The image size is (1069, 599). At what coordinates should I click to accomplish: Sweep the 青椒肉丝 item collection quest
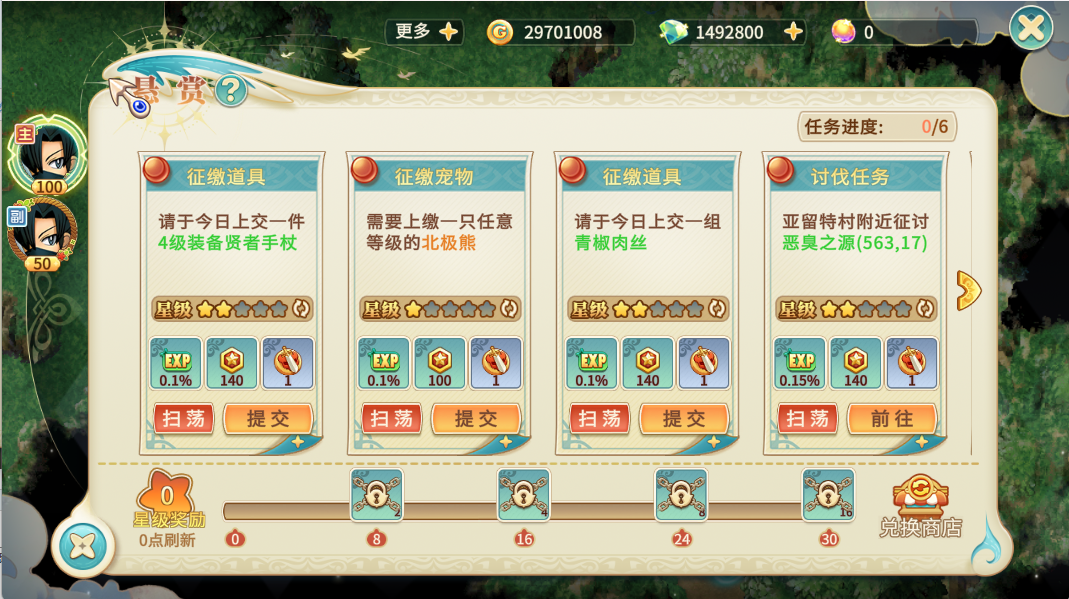click(599, 419)
